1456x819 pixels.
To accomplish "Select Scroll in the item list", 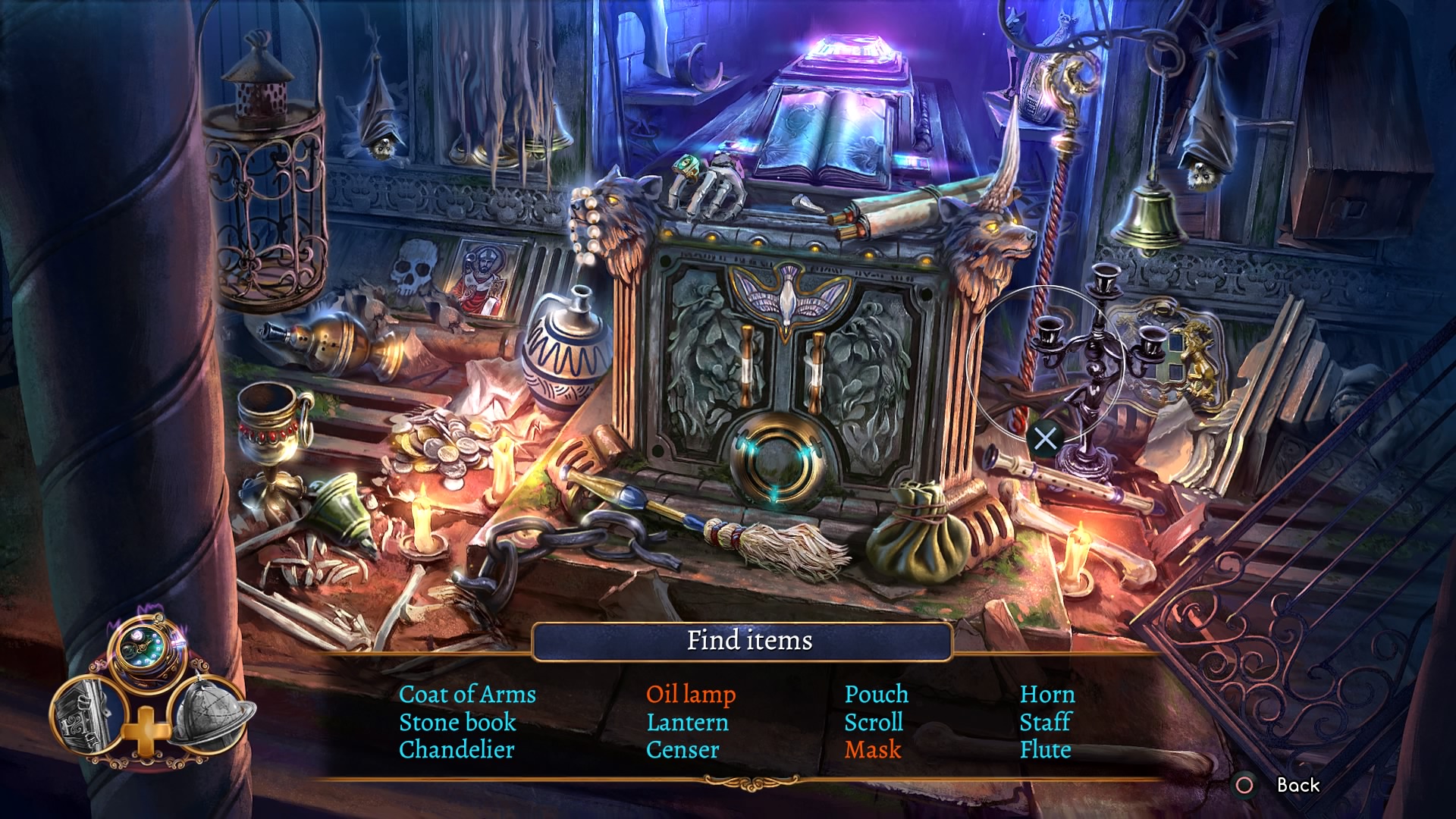I will (x=874, y=722).
